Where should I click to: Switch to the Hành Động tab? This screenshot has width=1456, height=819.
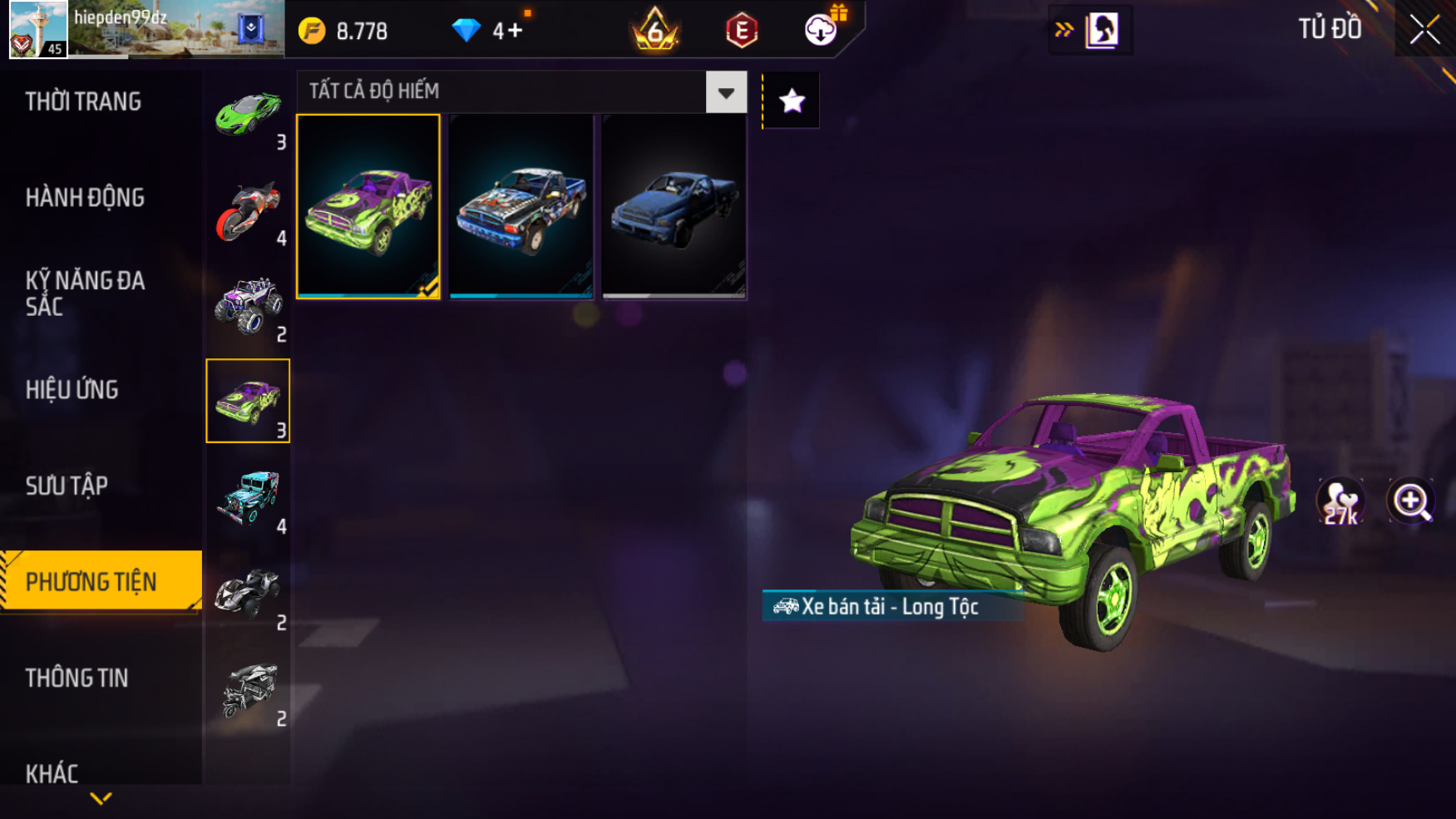click(x=85, y=198)
